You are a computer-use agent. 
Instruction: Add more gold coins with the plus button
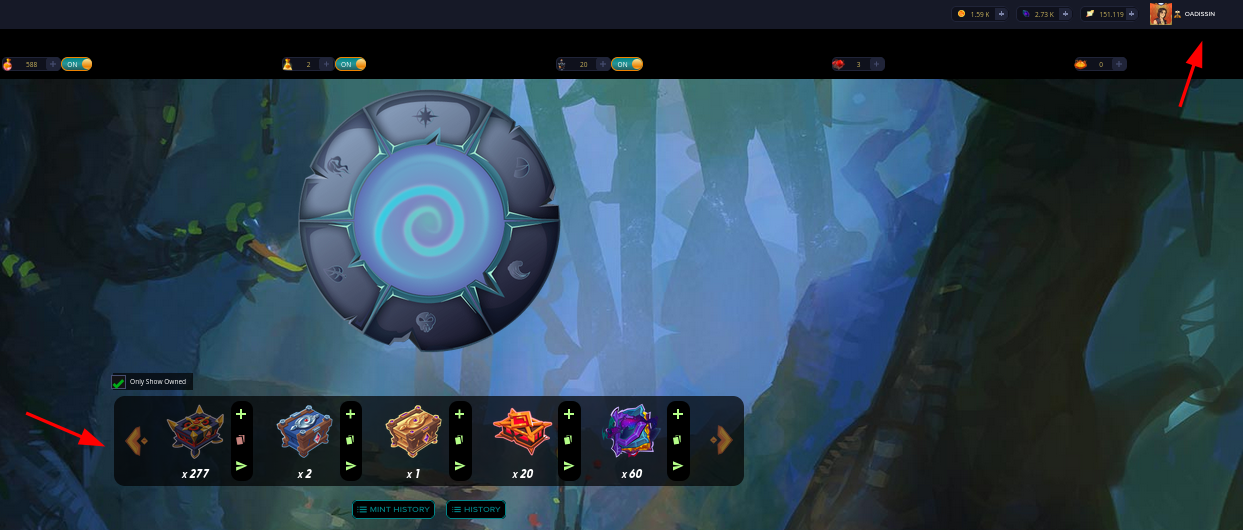pos(1001,14)
